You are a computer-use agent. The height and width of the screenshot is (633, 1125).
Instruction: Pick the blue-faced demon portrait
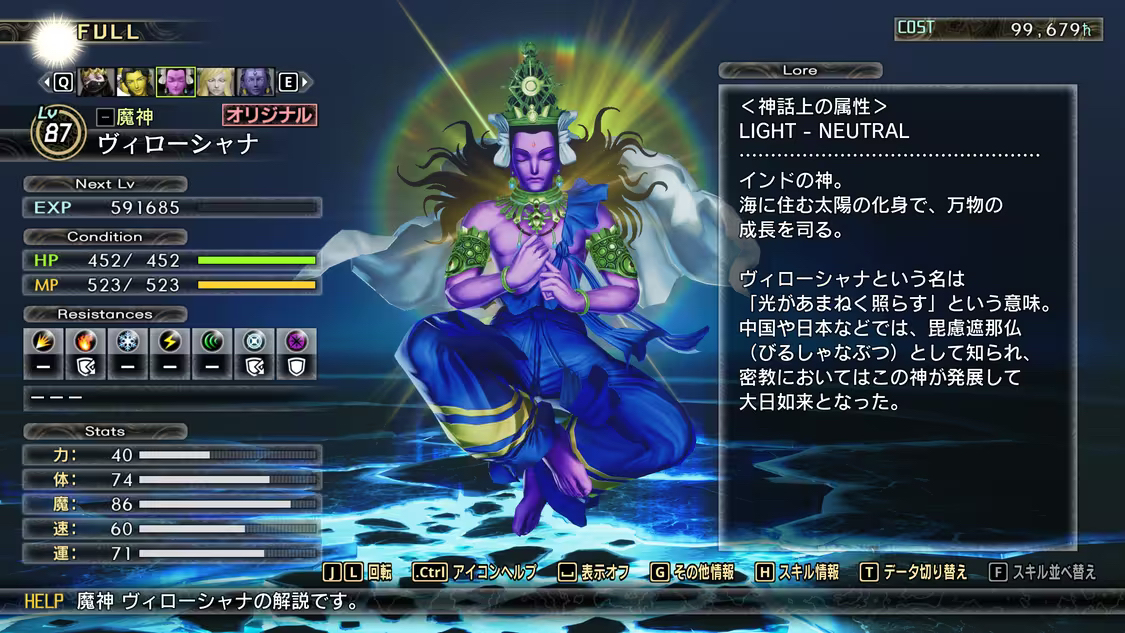(x=255, y=82)
